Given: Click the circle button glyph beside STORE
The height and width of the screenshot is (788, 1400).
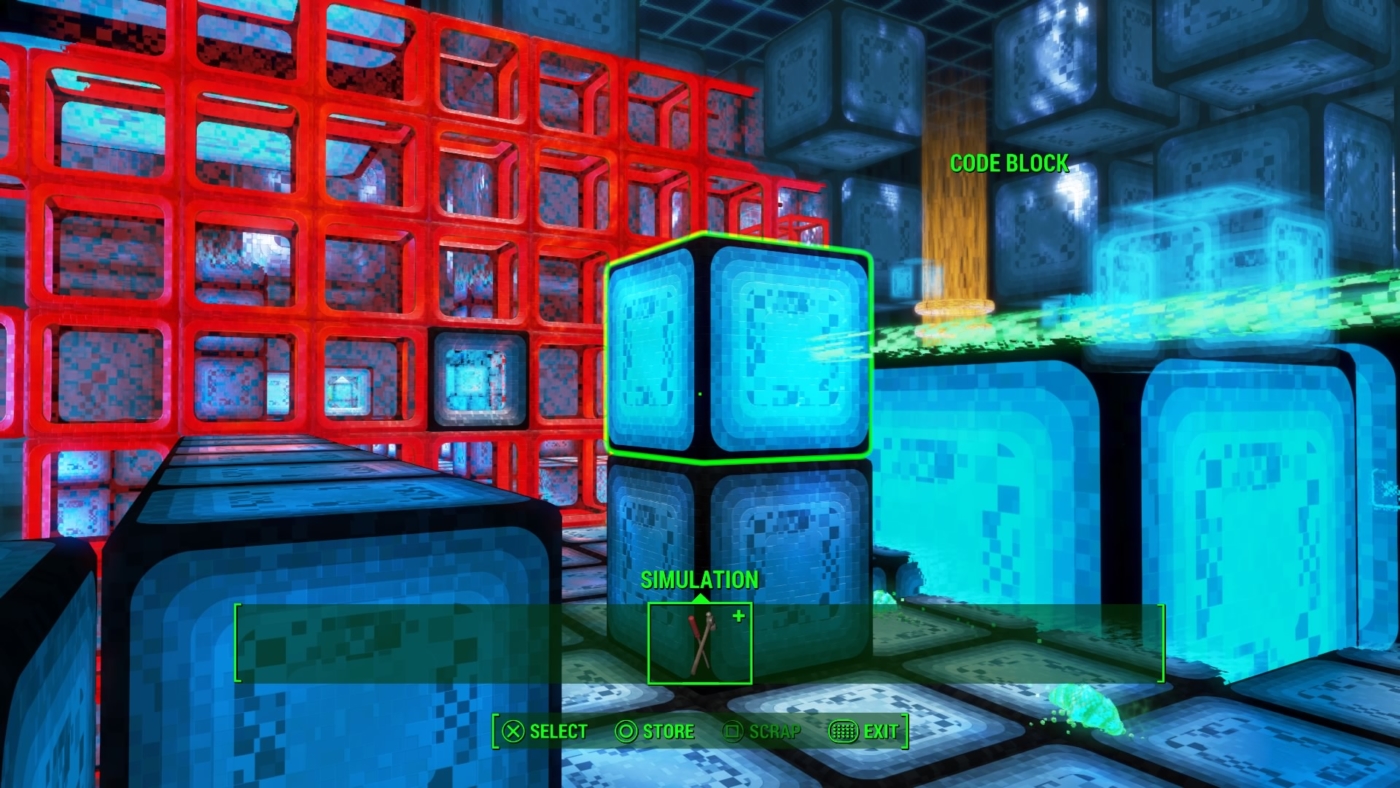Looking at the screenshot, I should (x=629, y=731).
